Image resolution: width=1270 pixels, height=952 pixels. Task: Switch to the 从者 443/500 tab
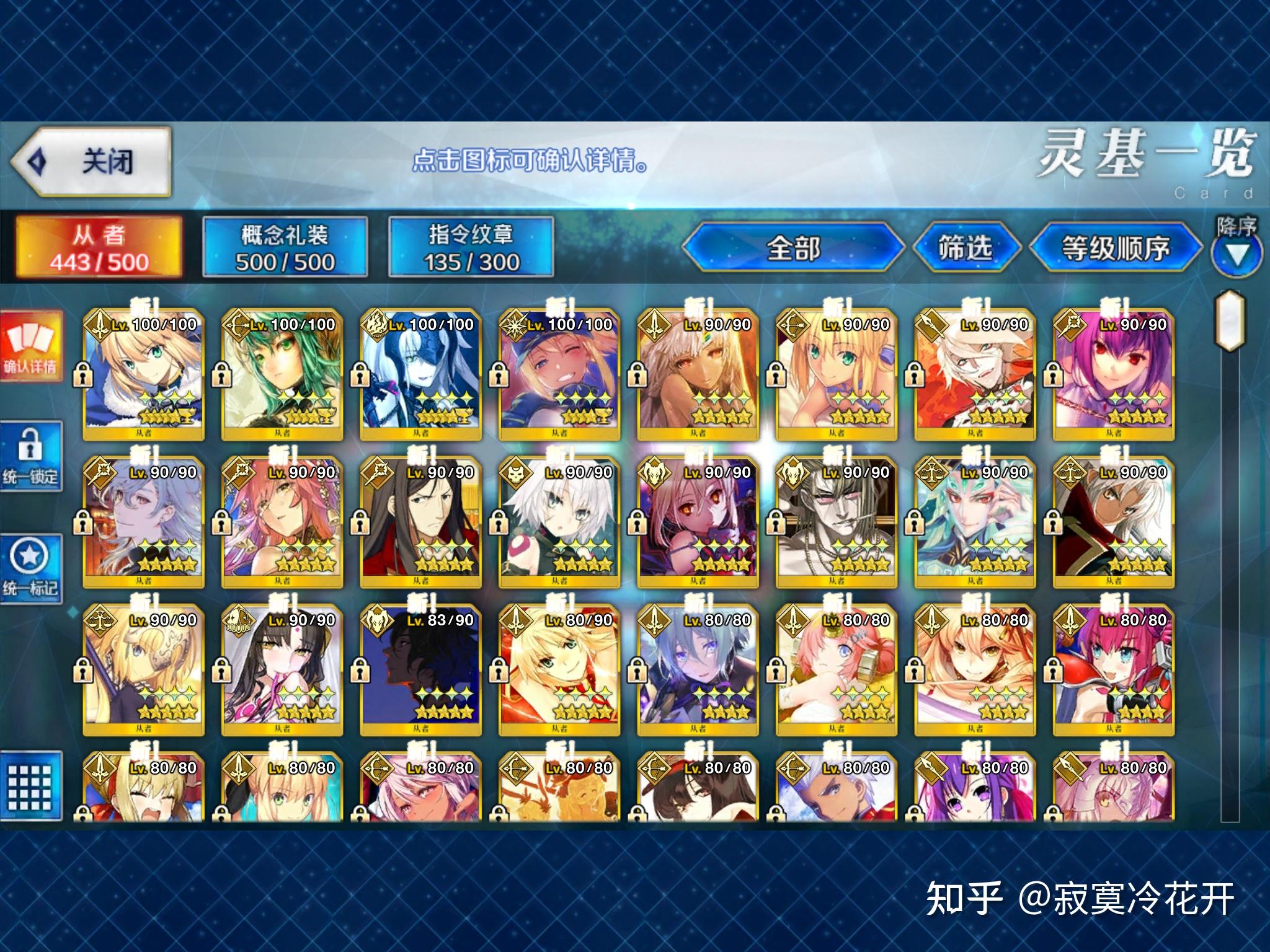click(x=99, y=248)
